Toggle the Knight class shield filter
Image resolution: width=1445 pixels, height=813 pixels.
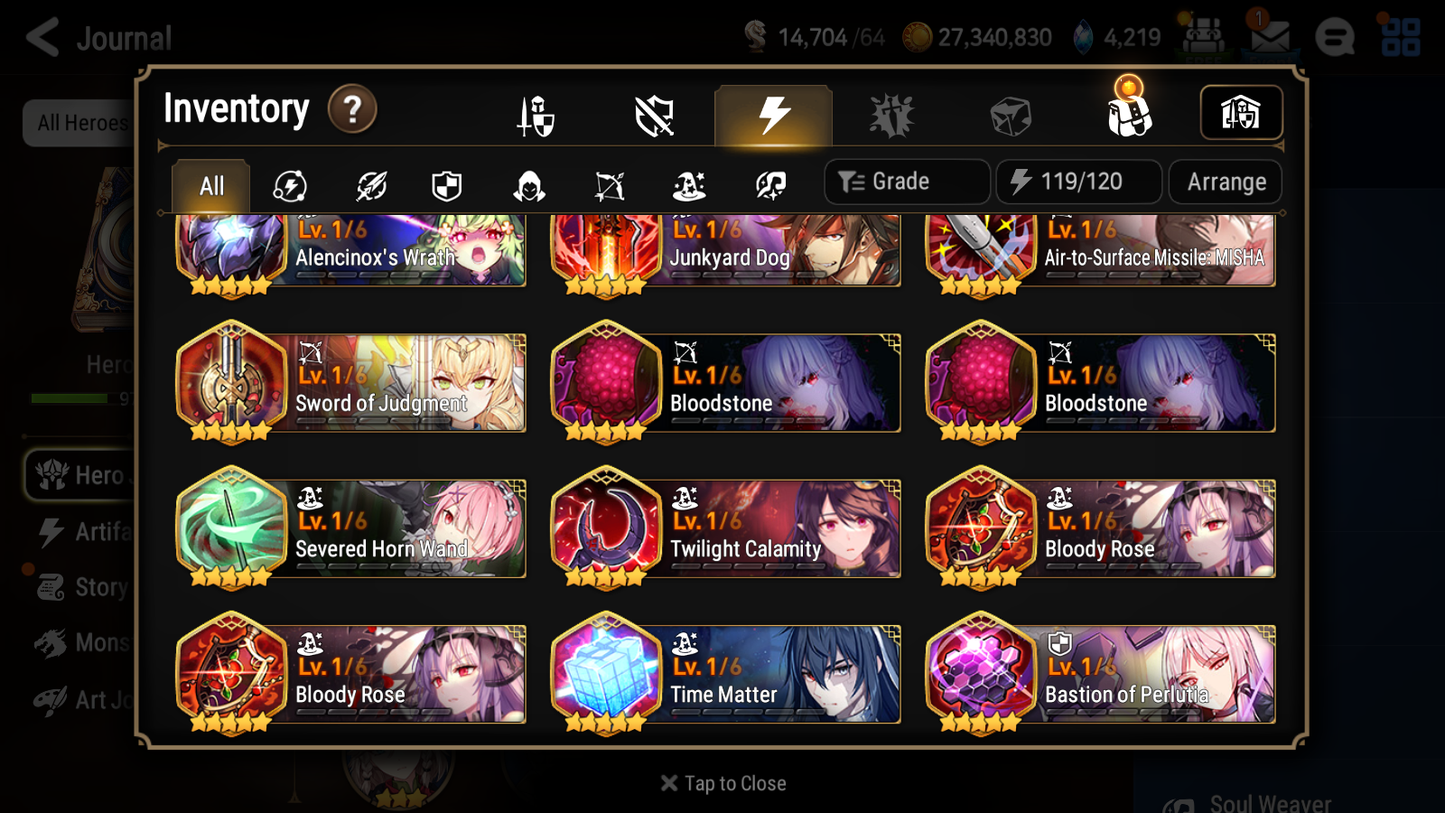446,182
